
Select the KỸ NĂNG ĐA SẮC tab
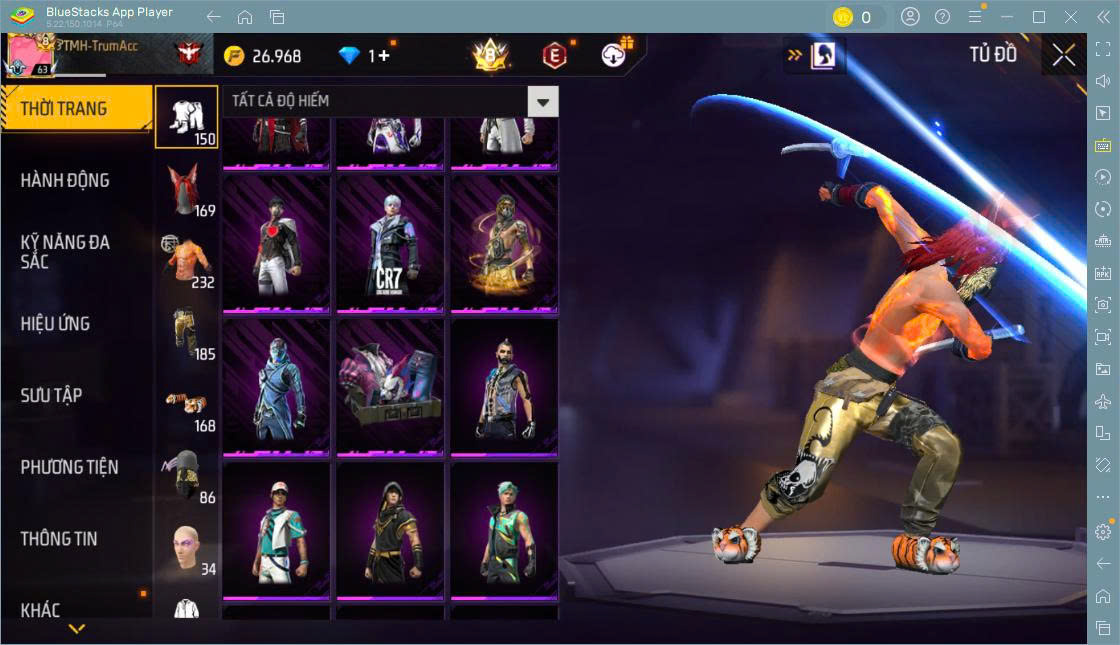65,252
